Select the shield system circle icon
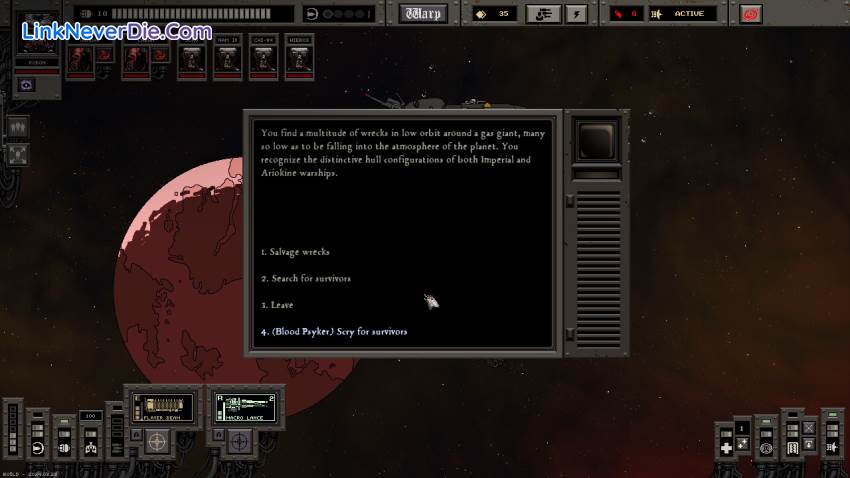 tap(766, 449)
